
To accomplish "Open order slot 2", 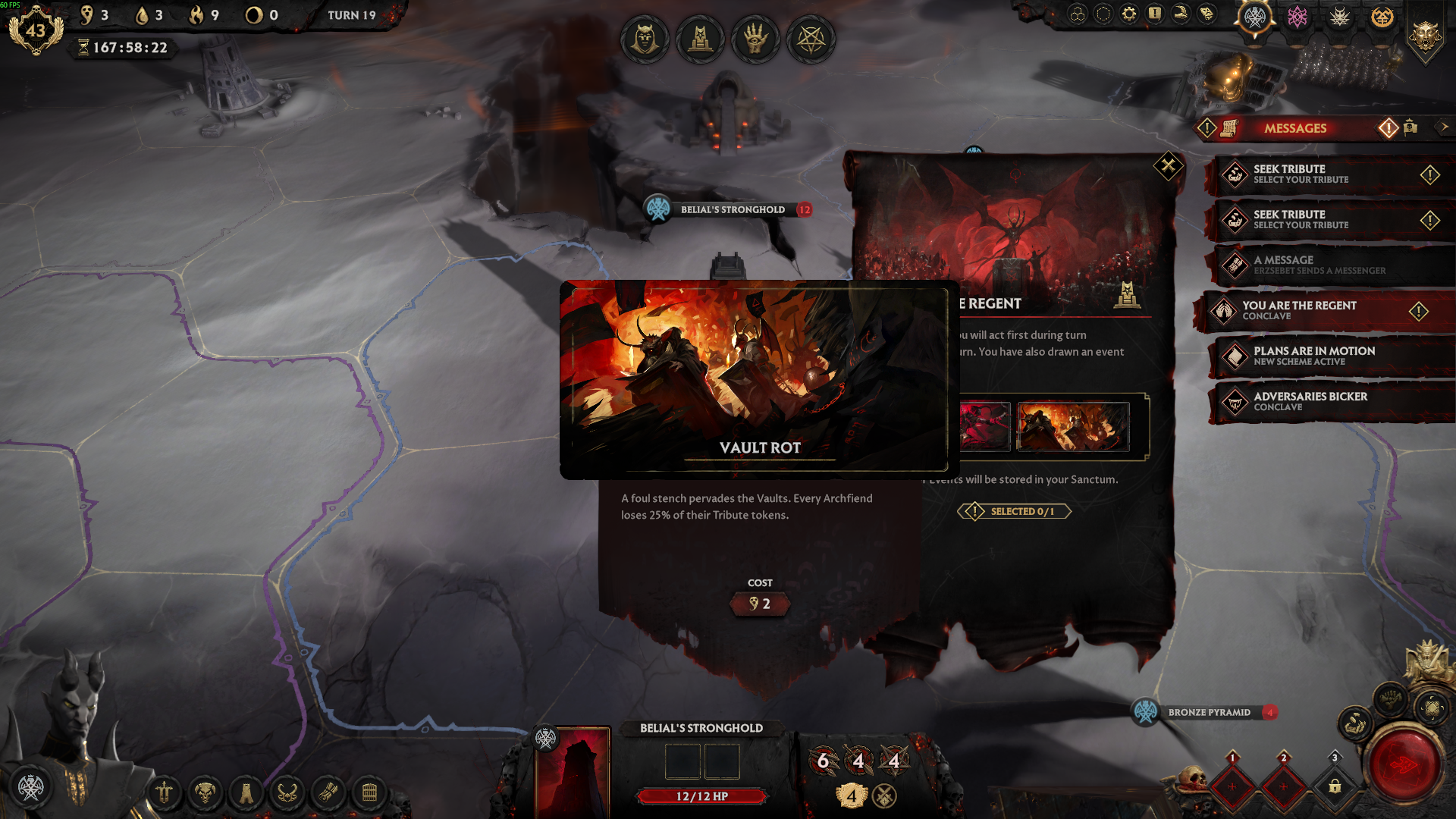I will tap(1283, 786).
